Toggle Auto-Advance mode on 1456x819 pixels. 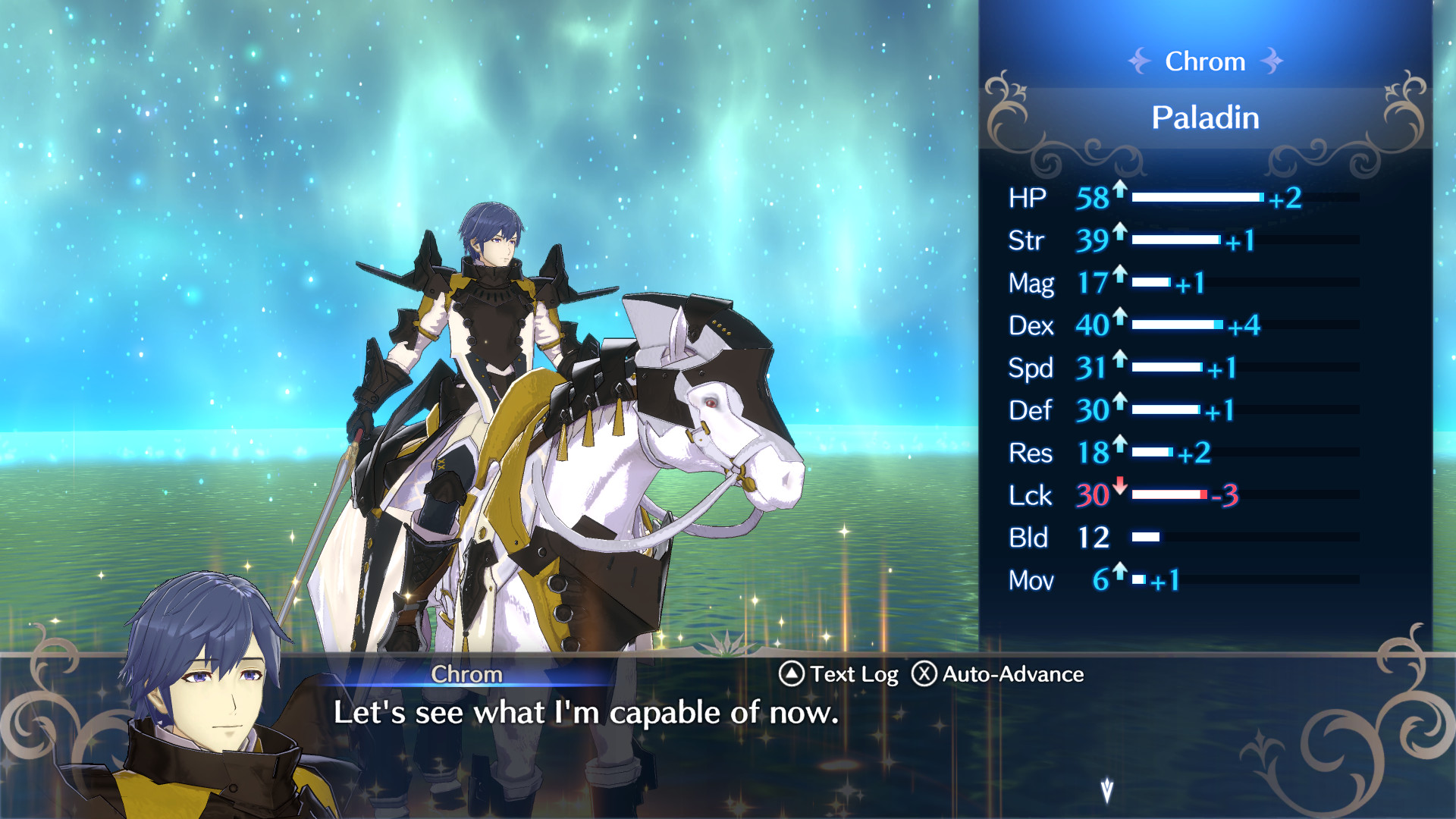pos(1014,674)
